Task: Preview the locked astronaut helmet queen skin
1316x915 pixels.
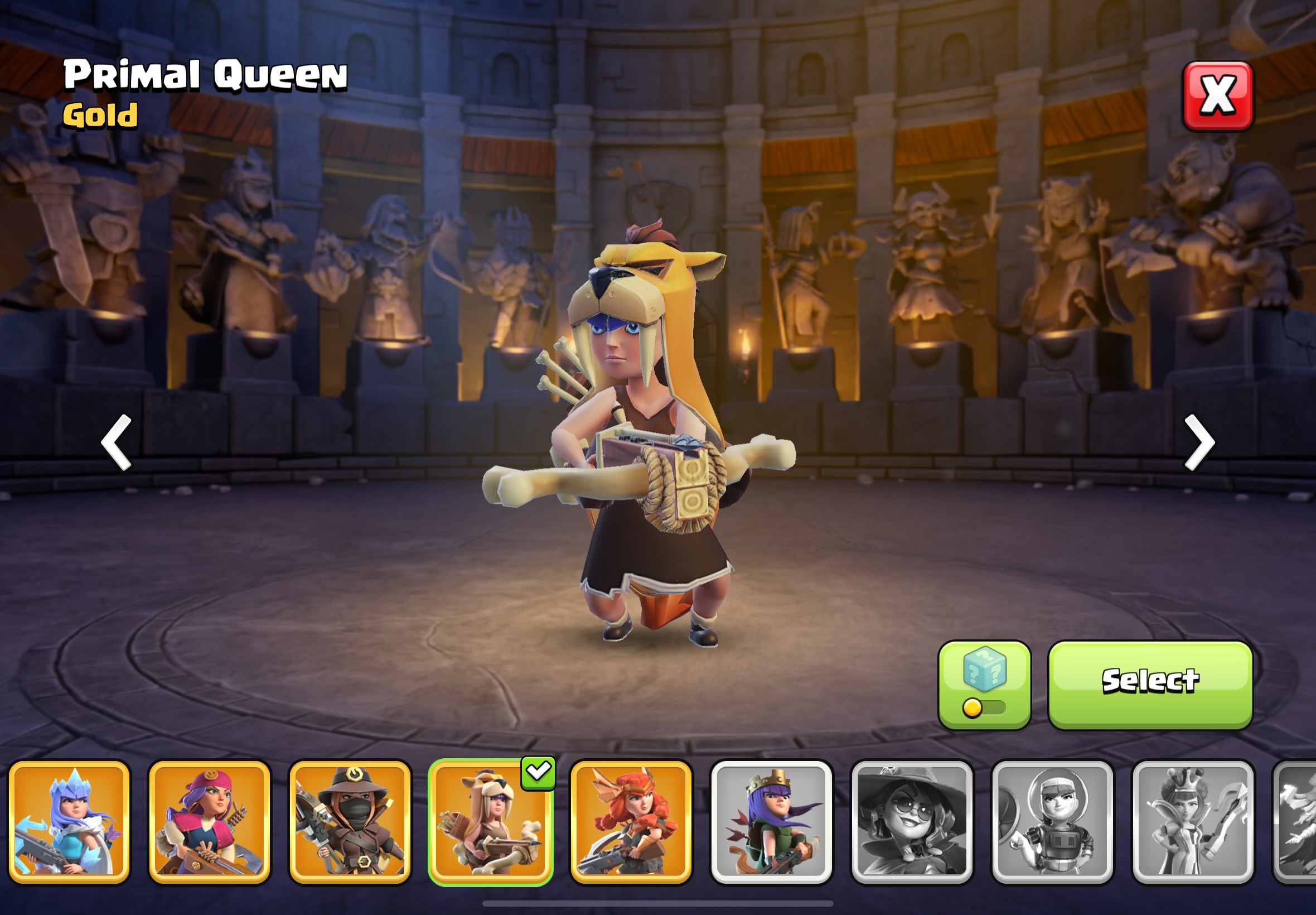Action: [1052, 822]
